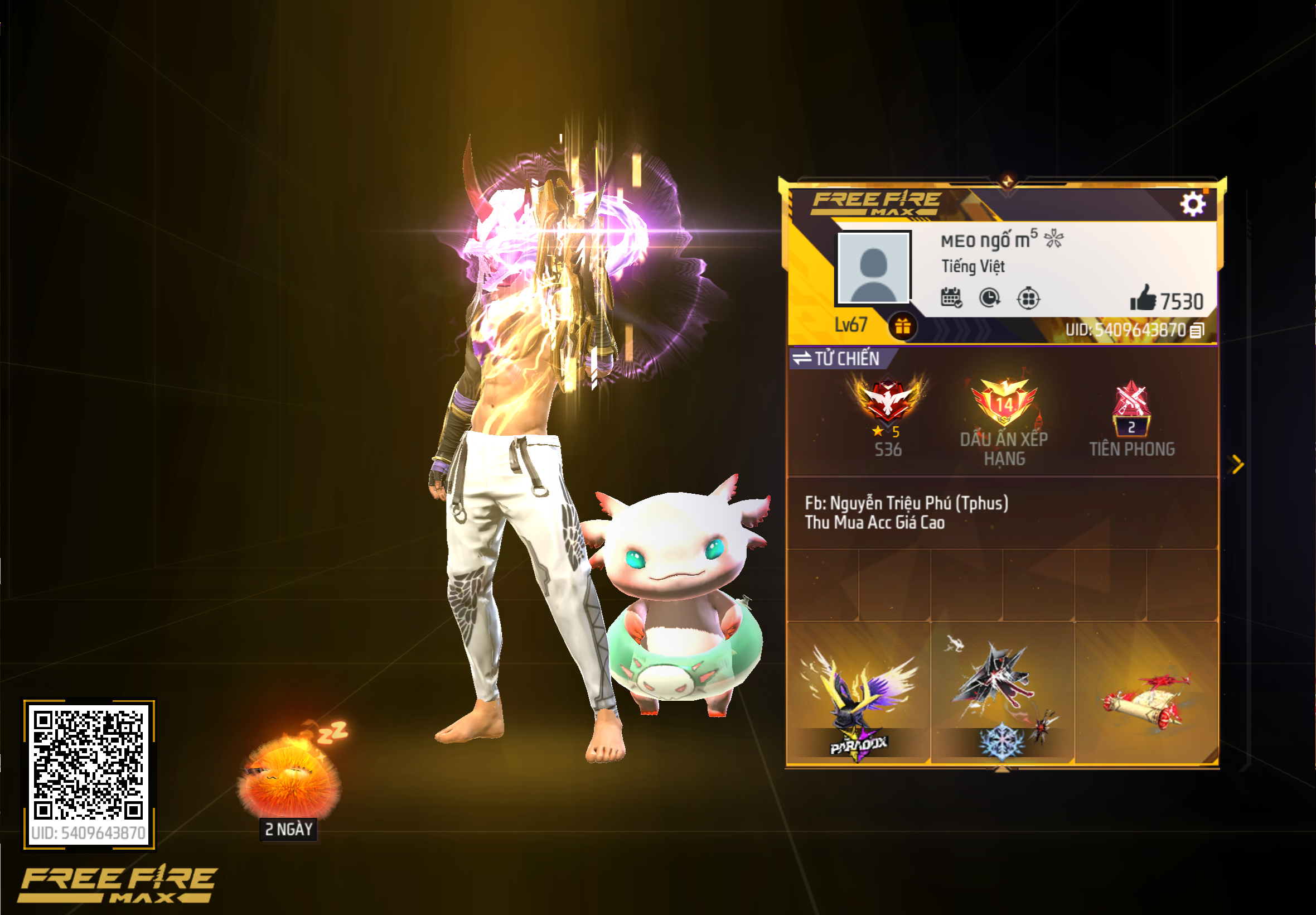The width and height of the screenshot is (1316, 915).
Task: Select the crosshair target icon beside the clock
Action: 1029,298
